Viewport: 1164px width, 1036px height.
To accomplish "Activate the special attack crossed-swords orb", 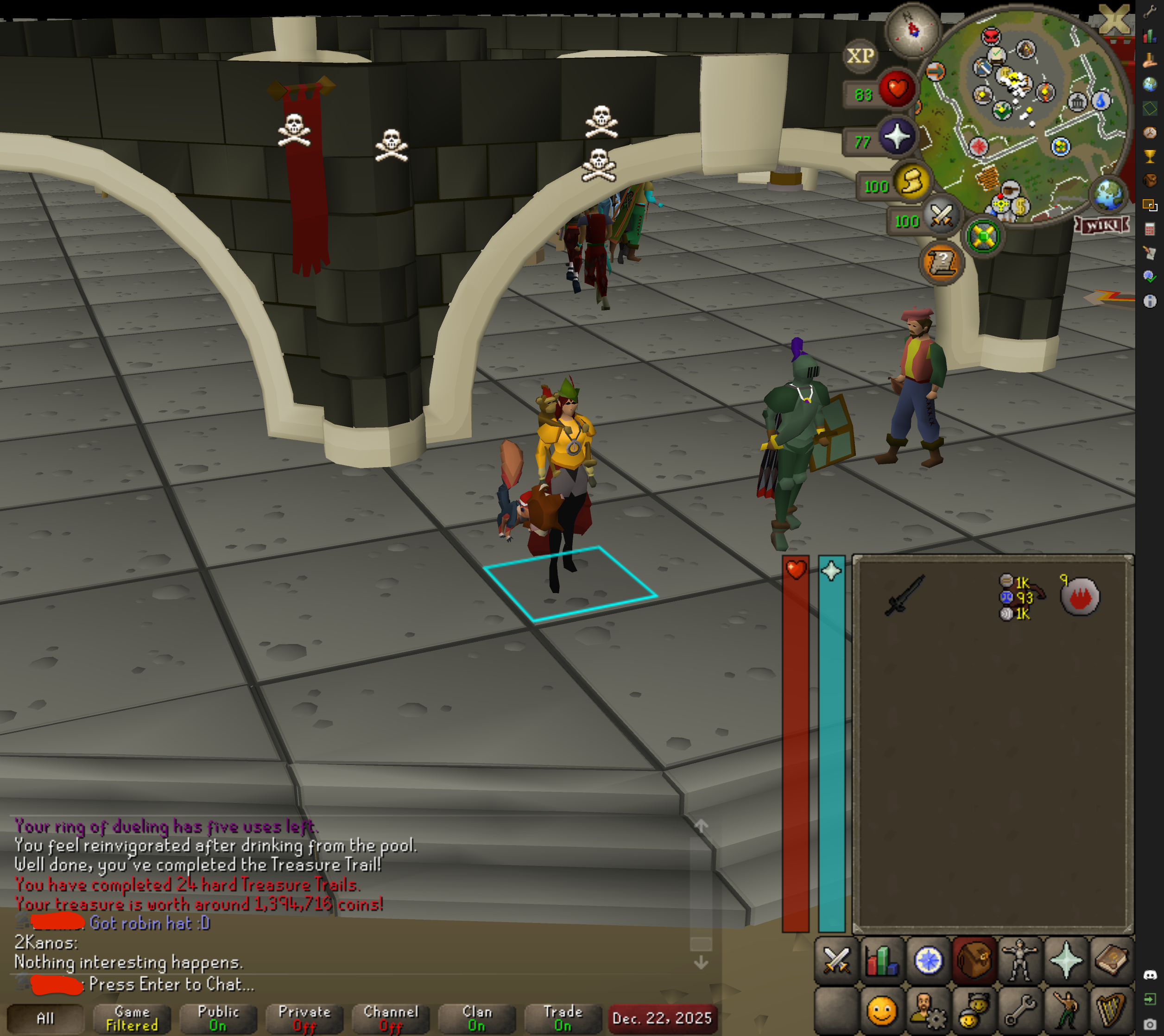I will (x=941, y=217).
